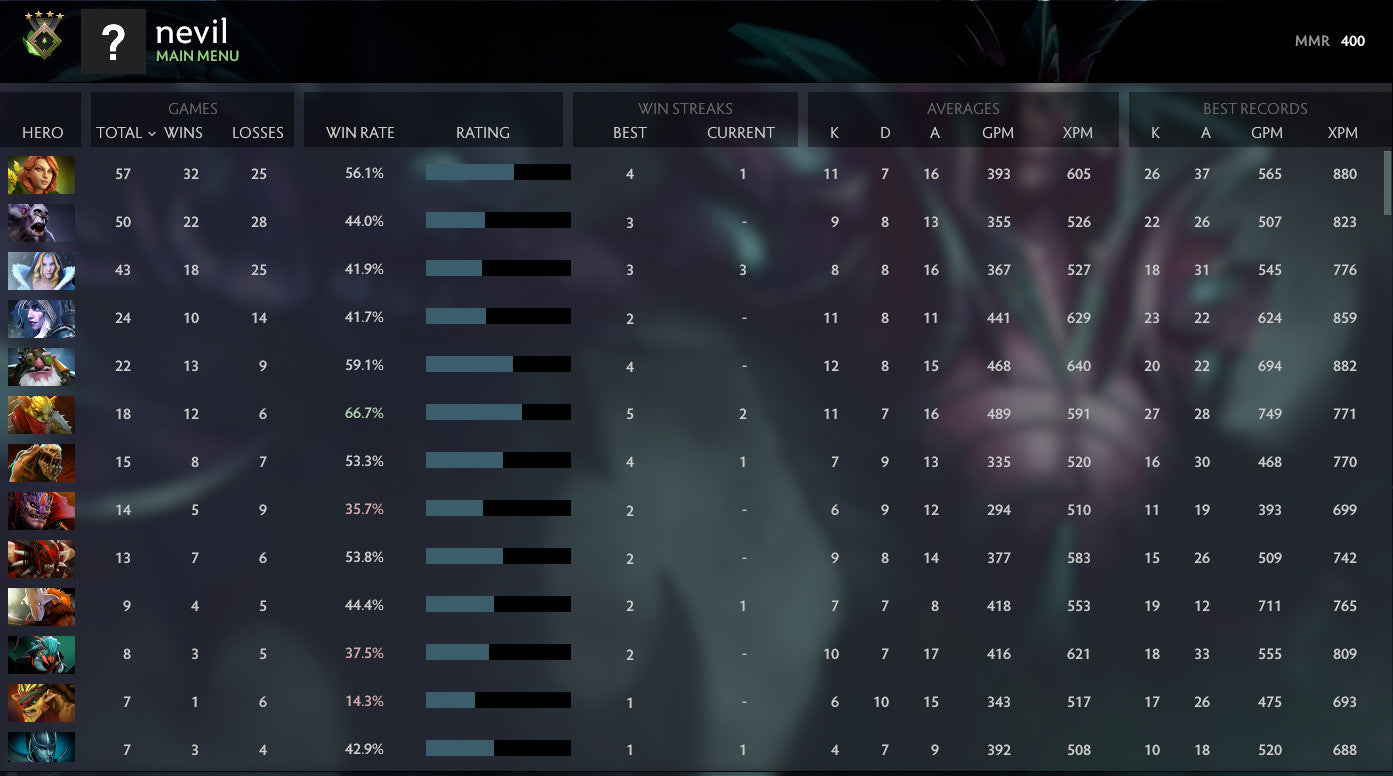Click the MMR 400 value
The image size is (1393, 776).
[1354, 41]
